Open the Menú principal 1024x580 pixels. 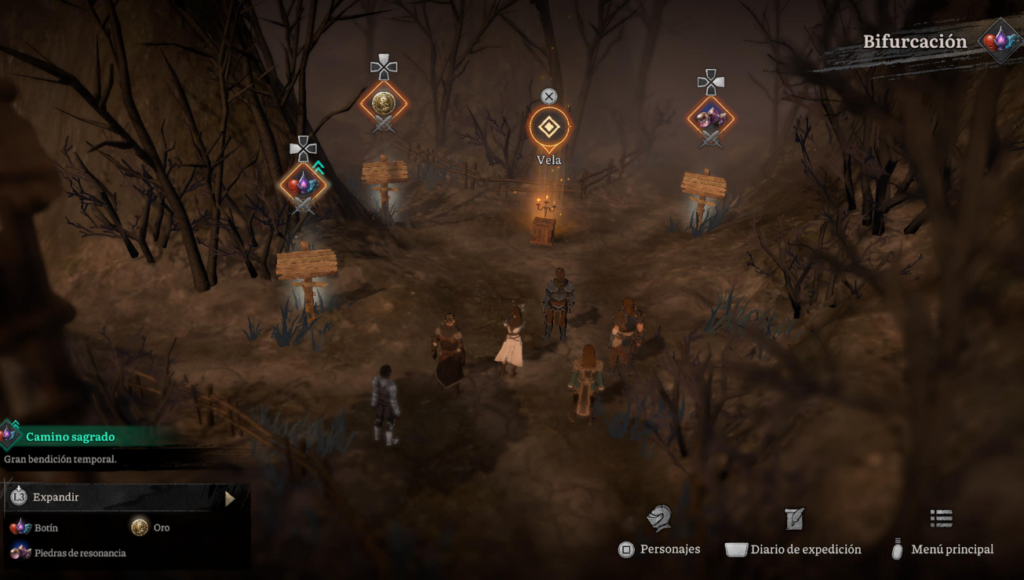[941, 533]
